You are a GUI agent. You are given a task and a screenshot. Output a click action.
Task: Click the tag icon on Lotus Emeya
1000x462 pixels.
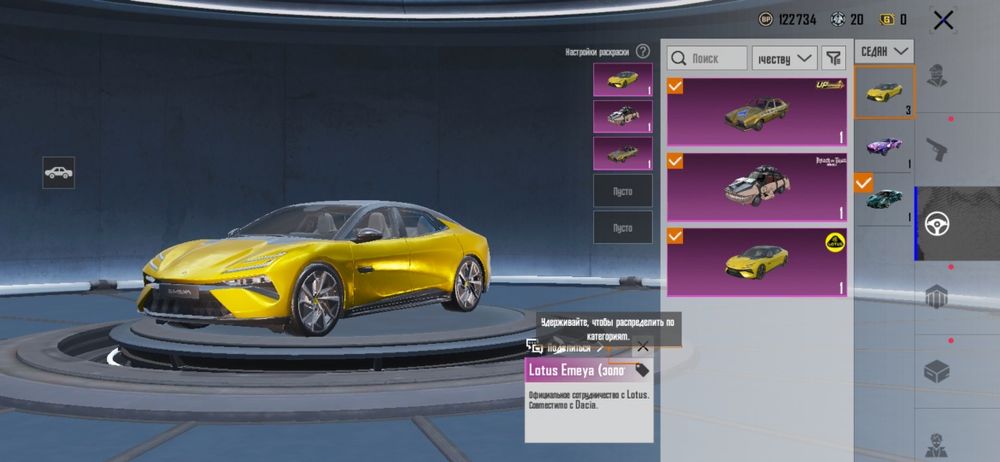tap(642, 370)
